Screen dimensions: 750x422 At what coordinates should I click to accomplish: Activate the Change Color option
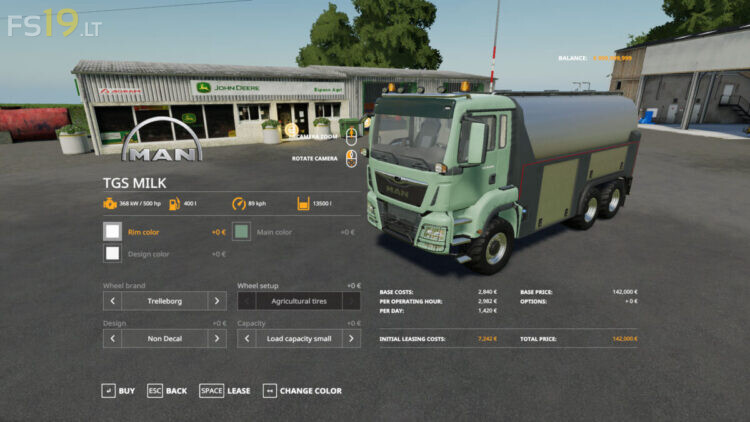click(302, 391)
